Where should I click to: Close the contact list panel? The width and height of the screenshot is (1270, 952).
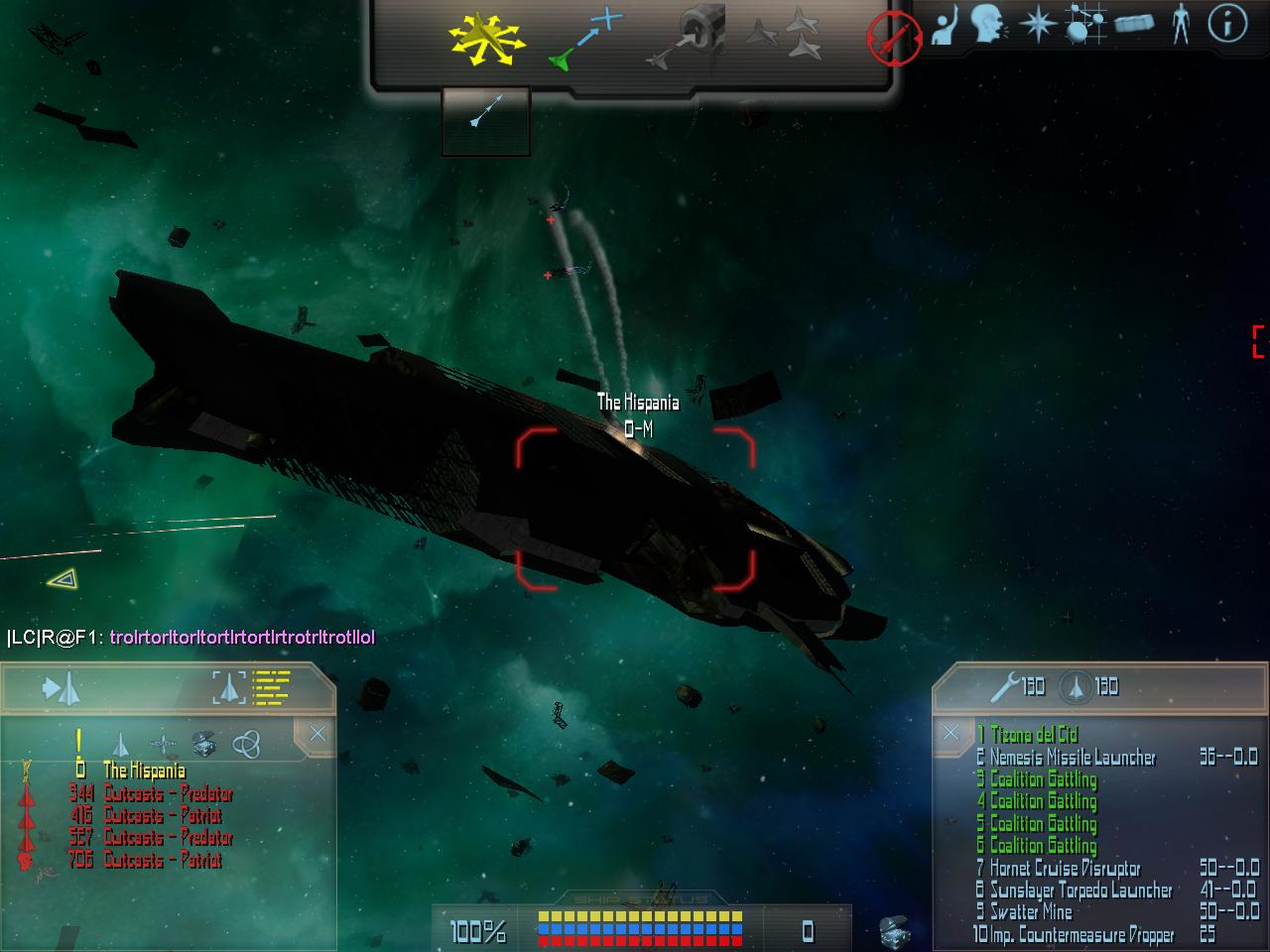click(x=317, y=734)
